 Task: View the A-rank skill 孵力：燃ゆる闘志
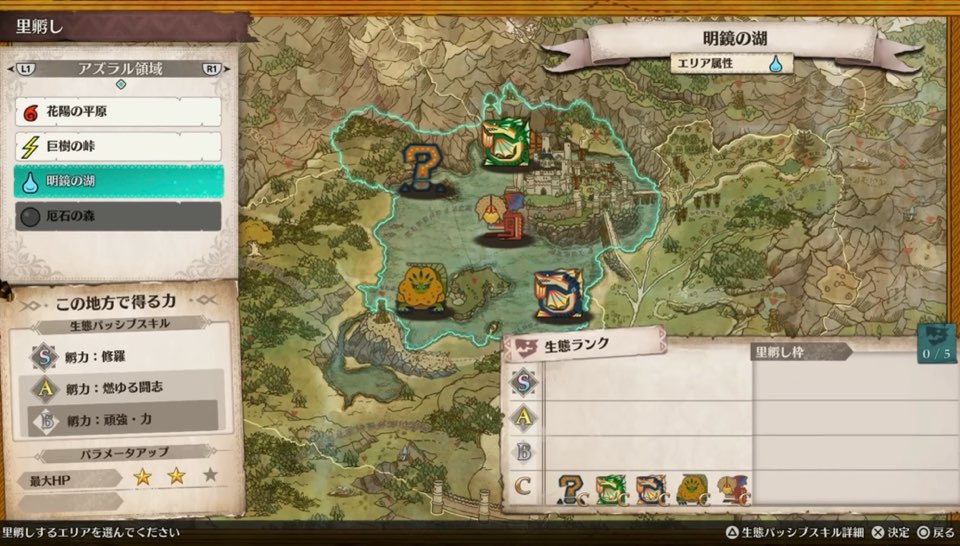click(x=120, y=386)
